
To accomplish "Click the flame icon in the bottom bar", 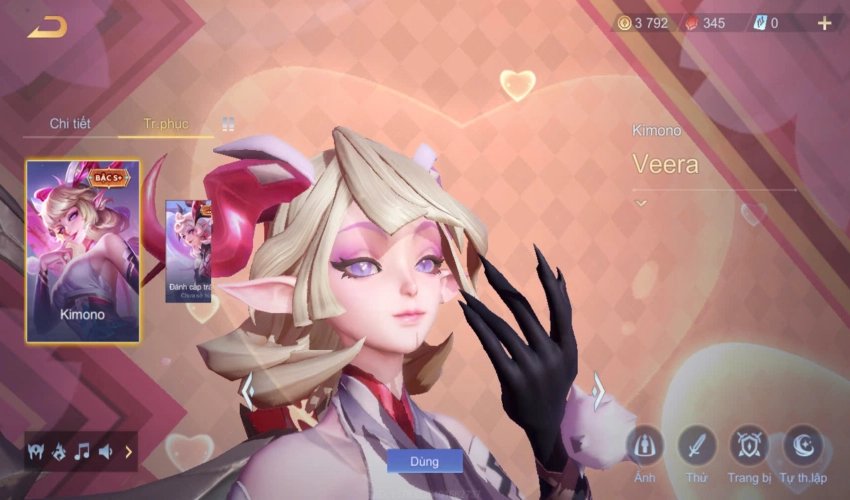I will (x=59, y=452).
